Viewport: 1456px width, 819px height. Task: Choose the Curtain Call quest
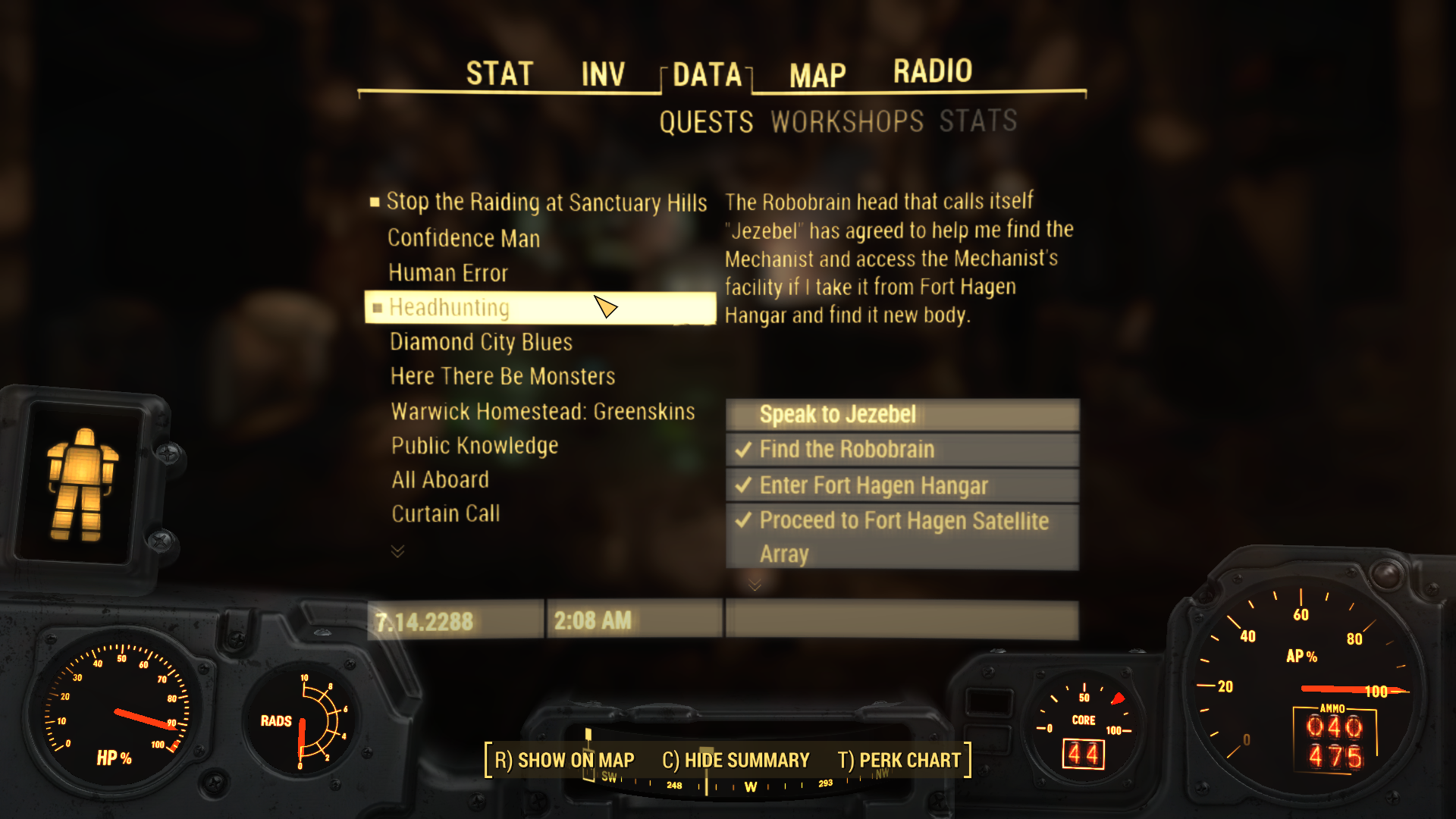[x=445, y=514]
